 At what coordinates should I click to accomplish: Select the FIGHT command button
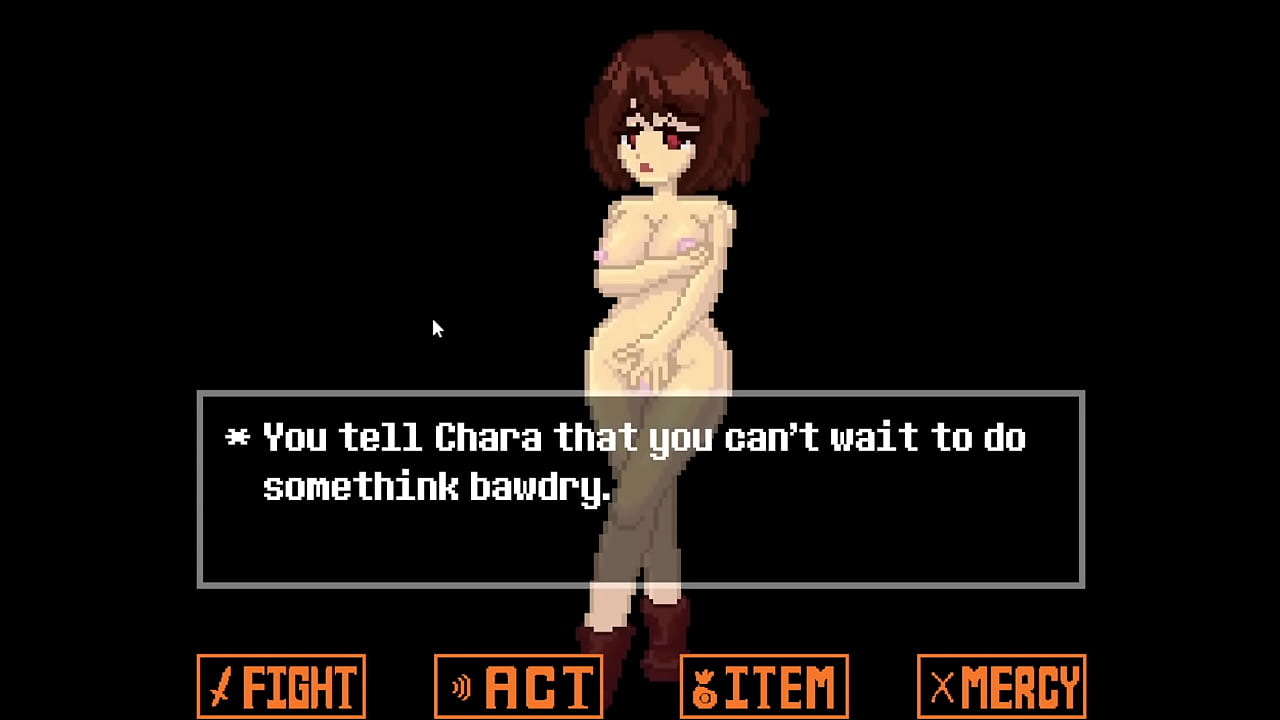coord(281,686)
